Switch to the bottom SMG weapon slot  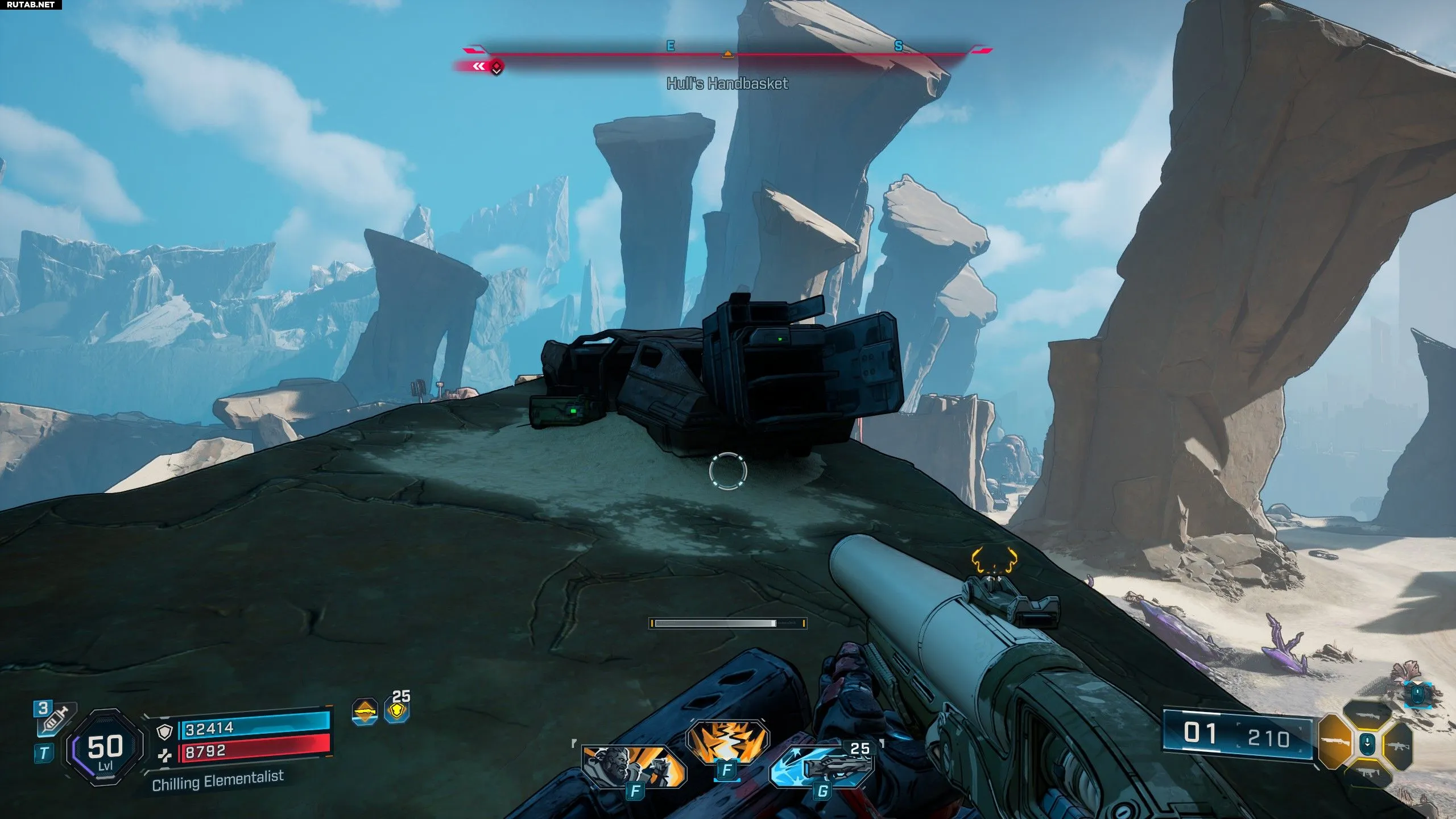1367,772
